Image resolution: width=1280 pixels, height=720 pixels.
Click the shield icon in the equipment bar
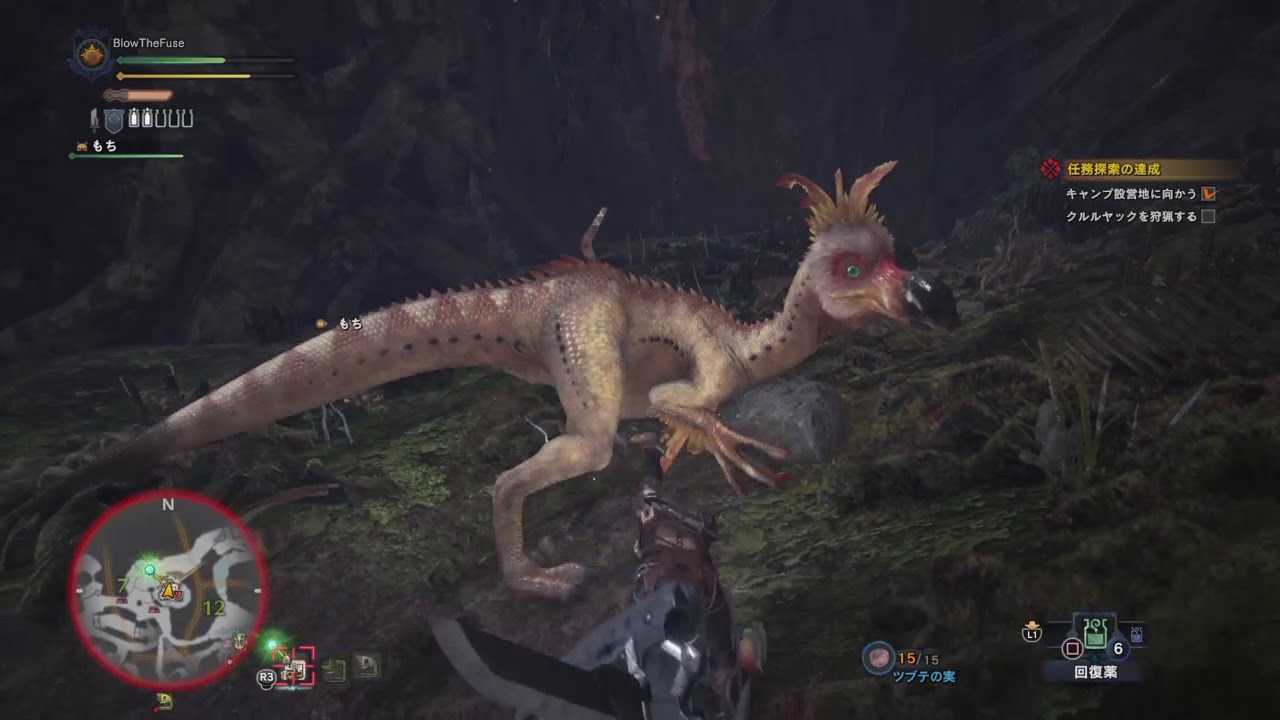(x=114, y=118)
